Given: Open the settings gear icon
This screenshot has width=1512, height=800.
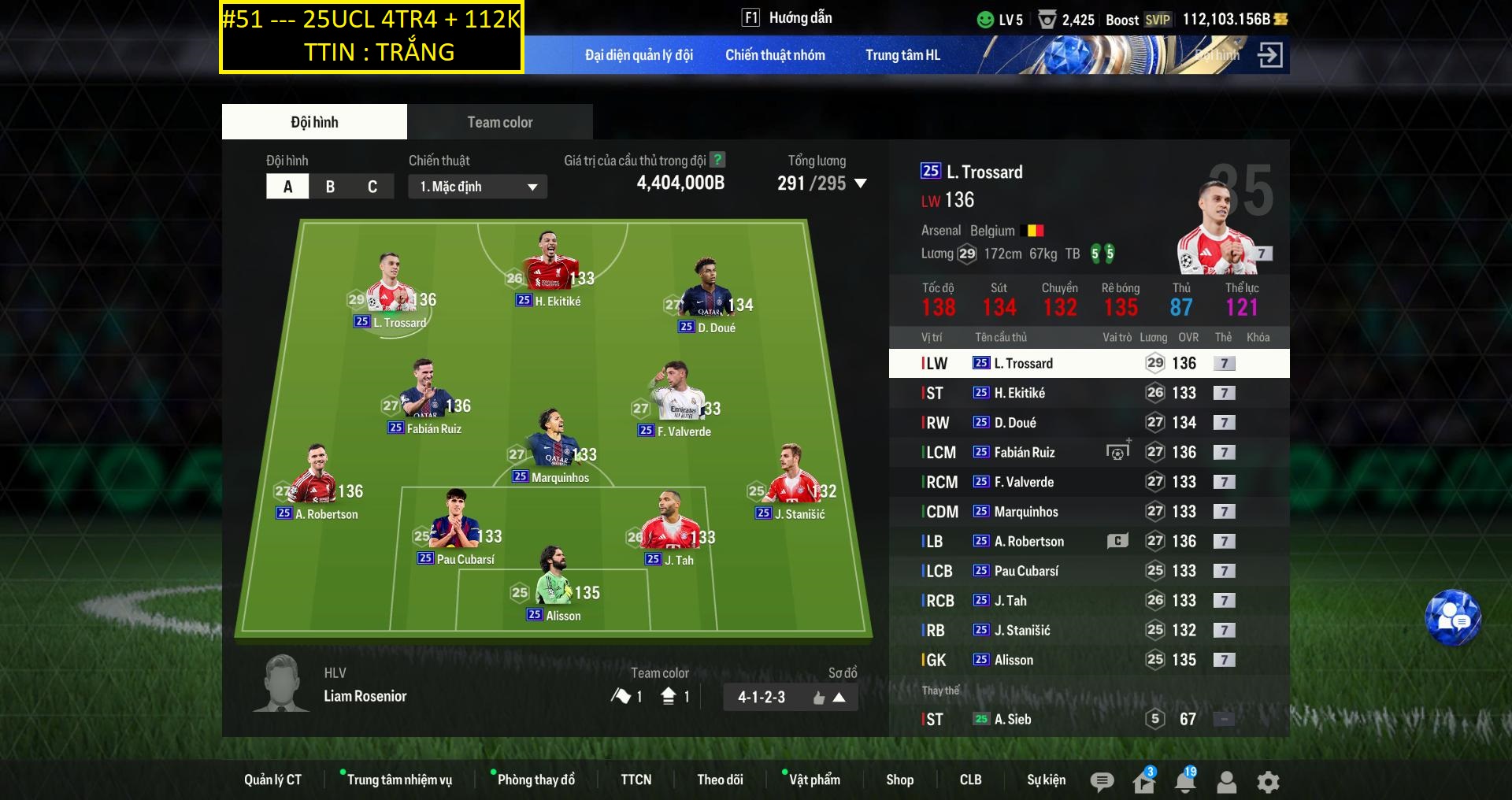Looking at the screenshot, I should [x=1268, y=782].
